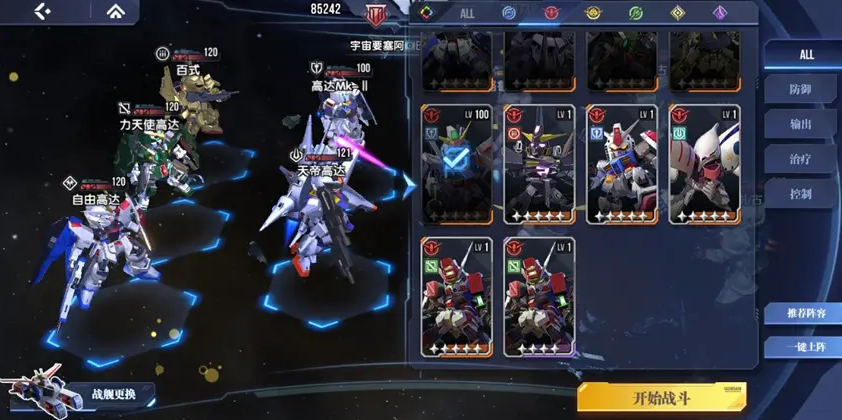This screenshot has width=842, height=420.
Task: Switch to the 治疗 role filter
Action: coord(801,158)
